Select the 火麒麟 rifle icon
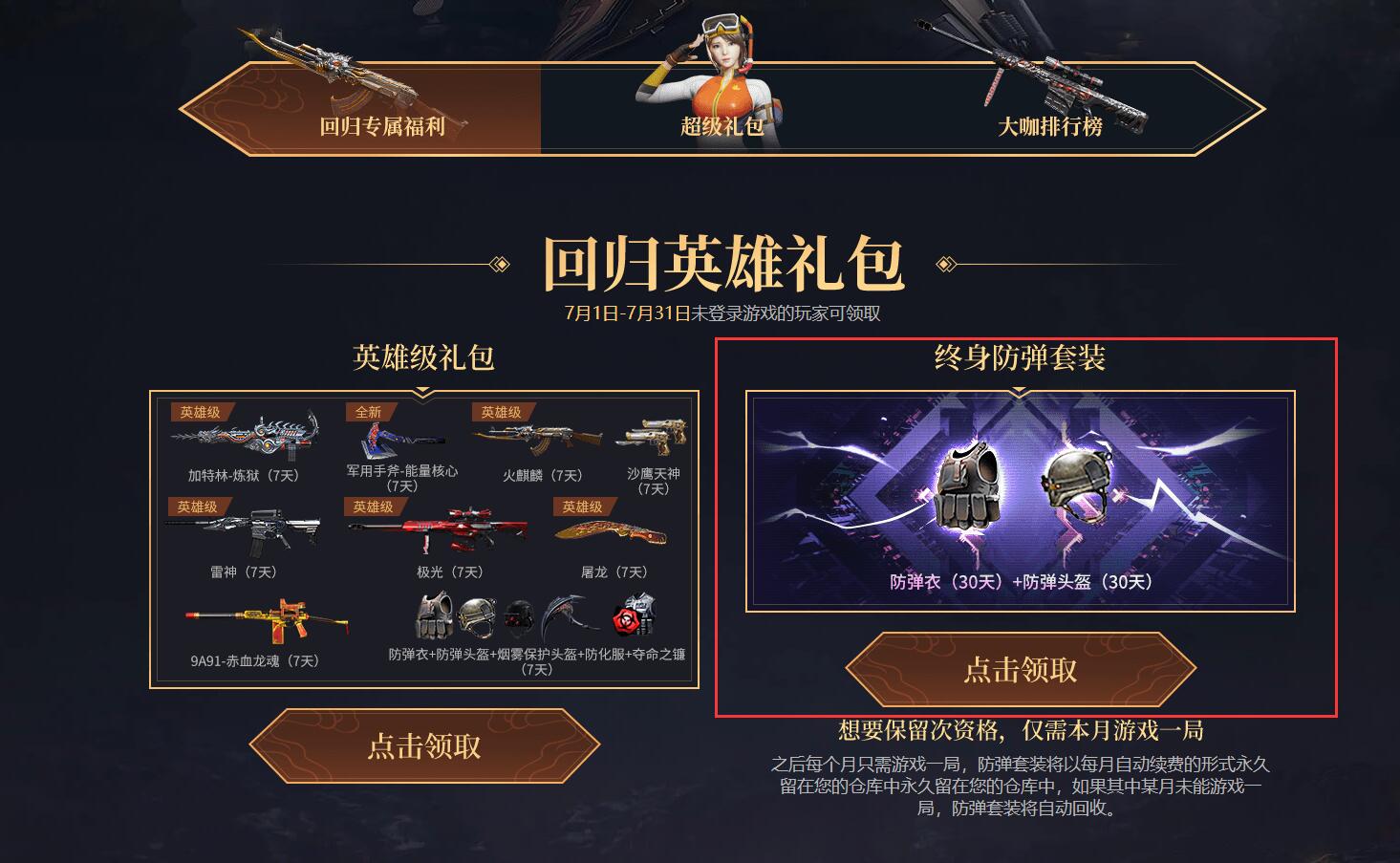 pyautogui.click(x=540, y=436)
